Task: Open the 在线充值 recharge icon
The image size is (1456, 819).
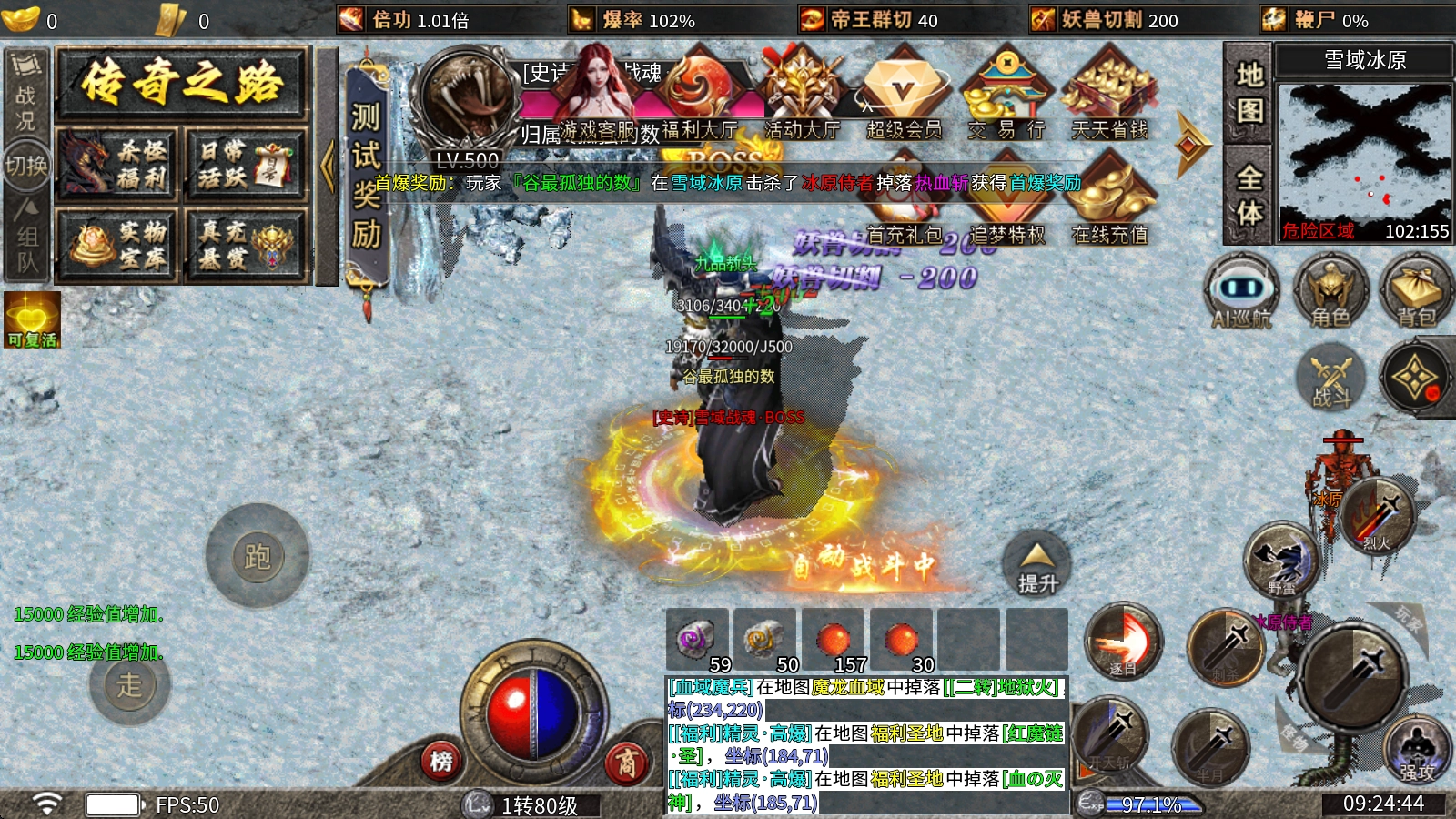Action: (x=1109, y=205)
